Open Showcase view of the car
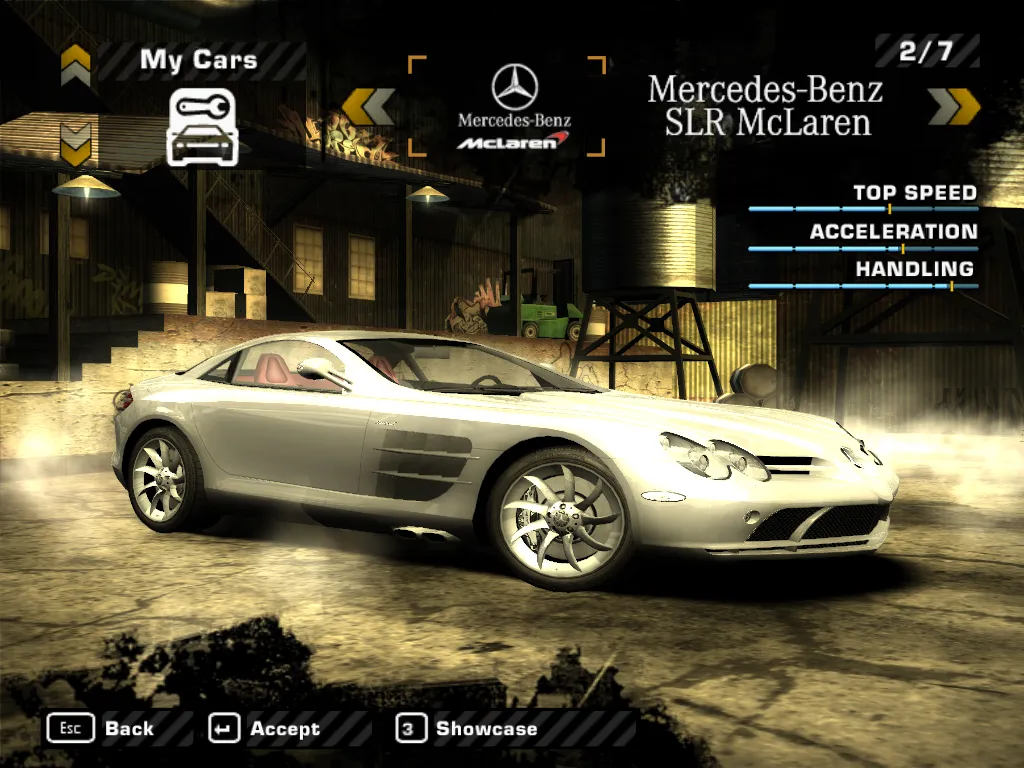Screen dimensions: 1024x768 (468, 728)
